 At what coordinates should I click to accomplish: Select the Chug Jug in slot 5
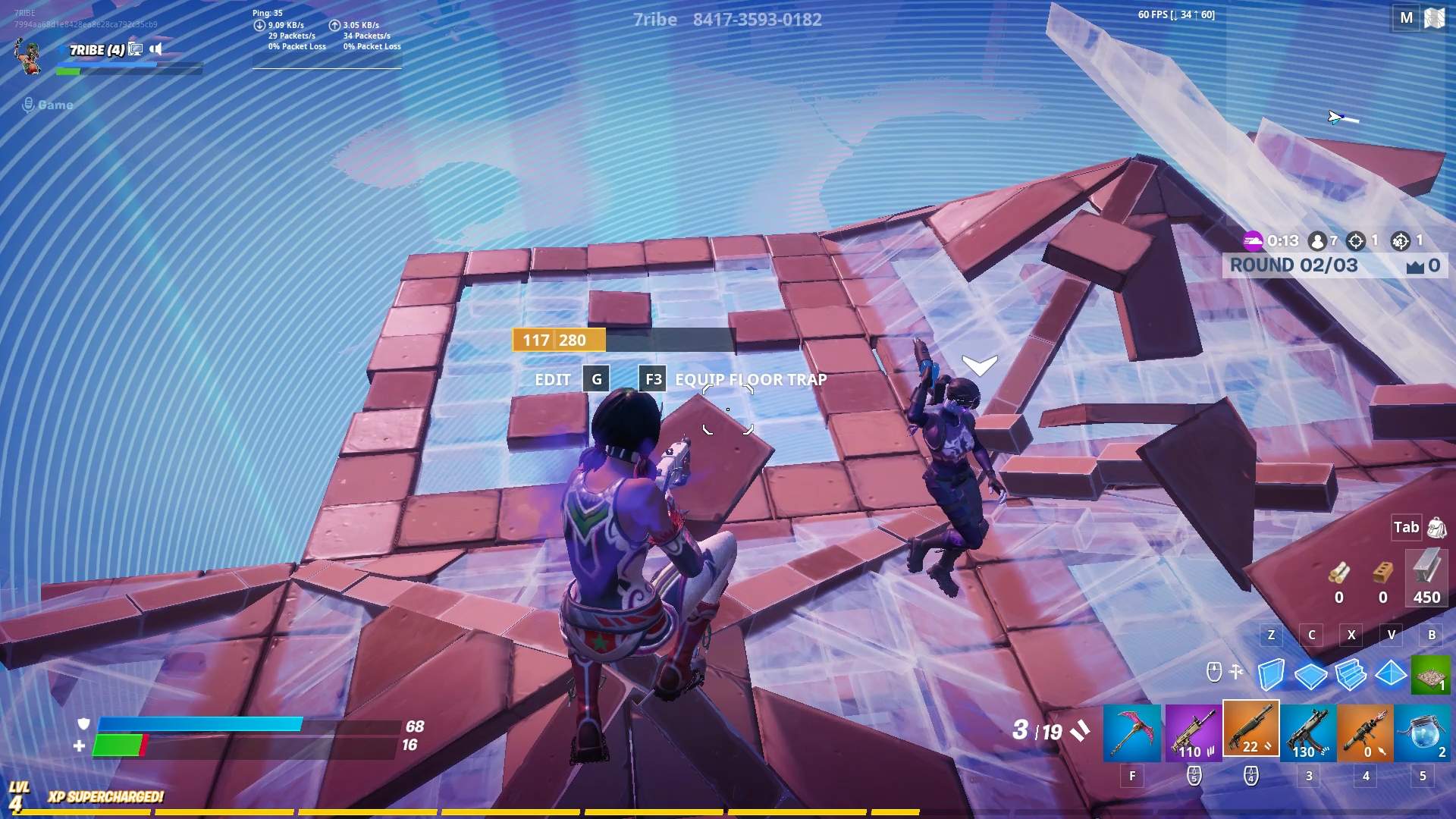click(x=1424, y=730)
